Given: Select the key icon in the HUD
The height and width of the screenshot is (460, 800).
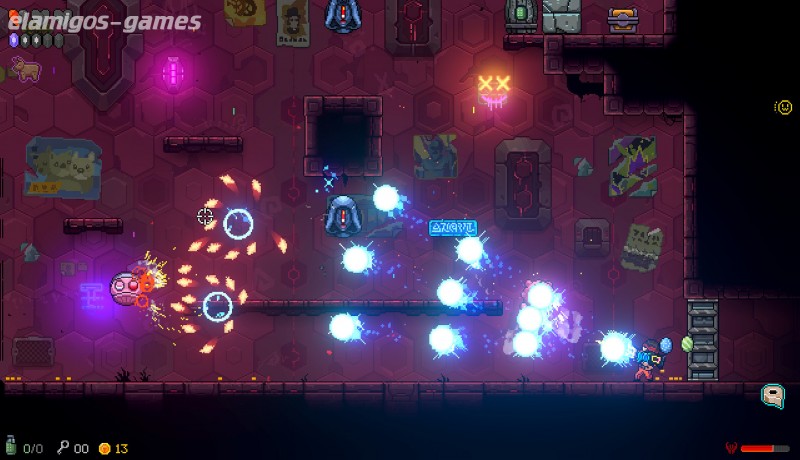Looking at the screenshot, I should pos(62,449).
